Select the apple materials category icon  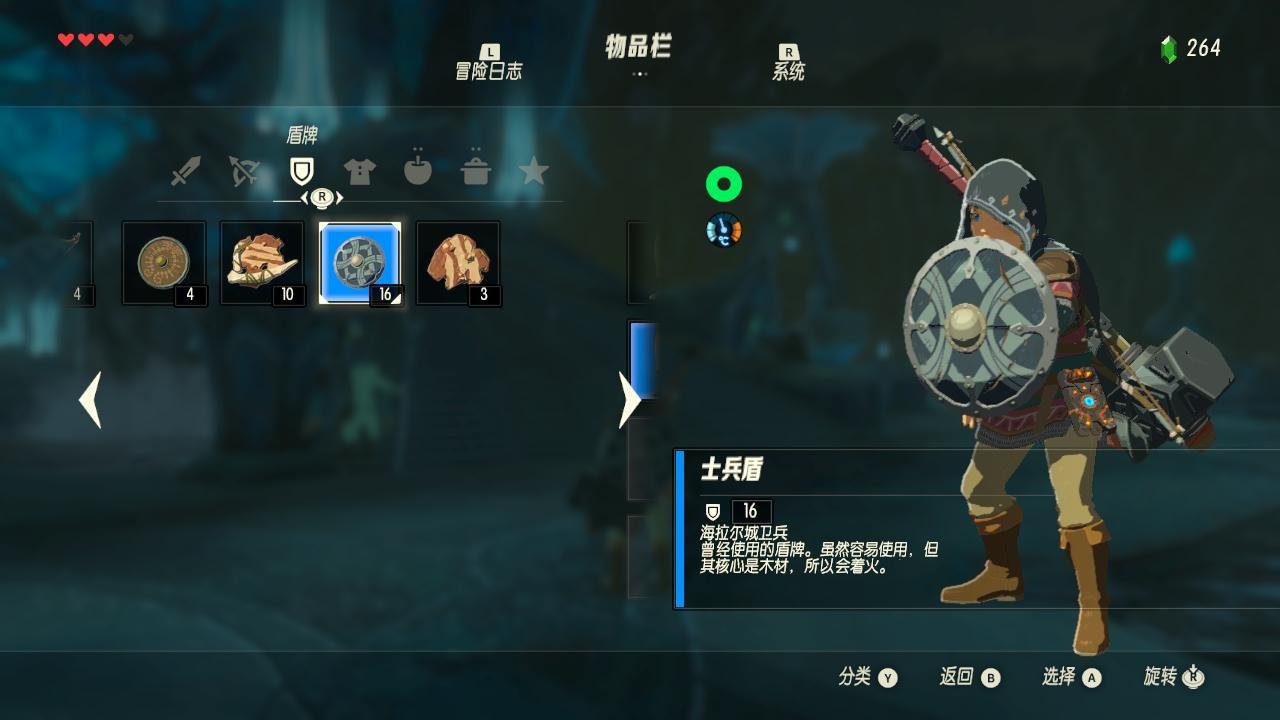(x=418, y=170)
